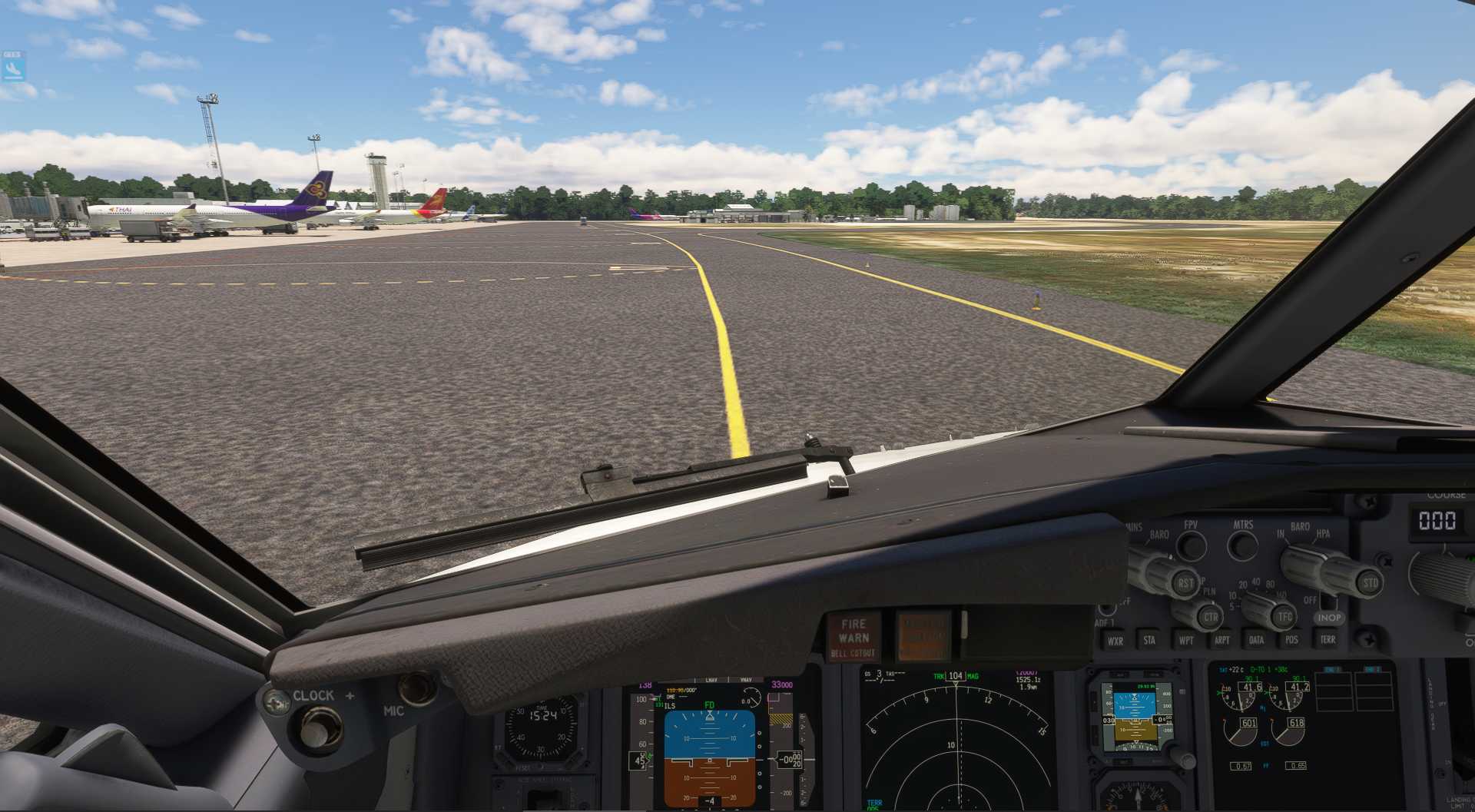
Task: Click the POS position map button
Action: (1291, 640)
